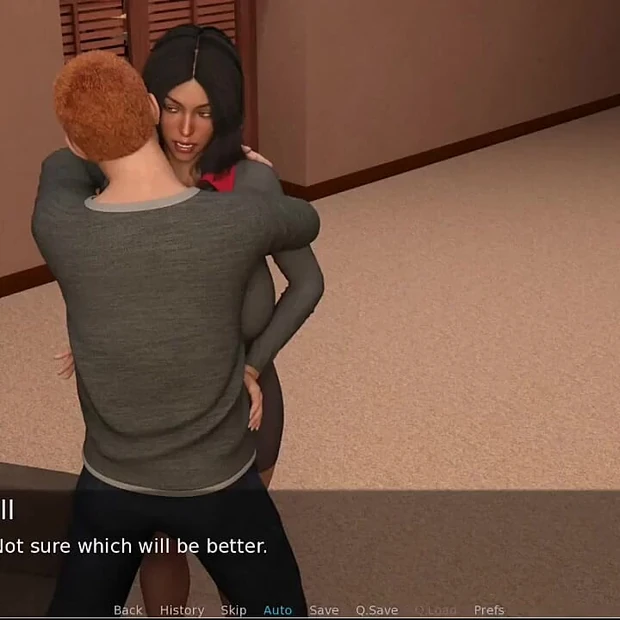
Task: Open the dialogue History log
Action: 182,610
